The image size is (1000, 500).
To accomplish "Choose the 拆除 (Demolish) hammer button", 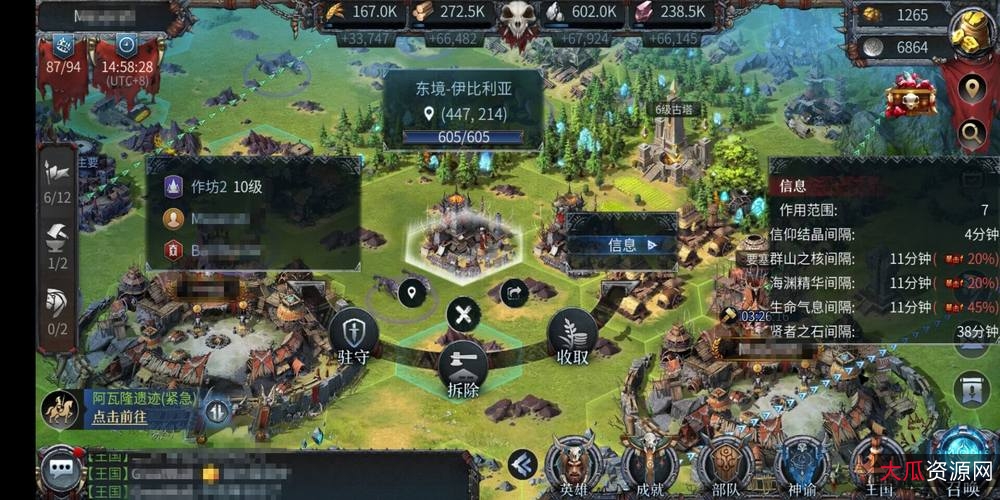I will pos(461,365).
